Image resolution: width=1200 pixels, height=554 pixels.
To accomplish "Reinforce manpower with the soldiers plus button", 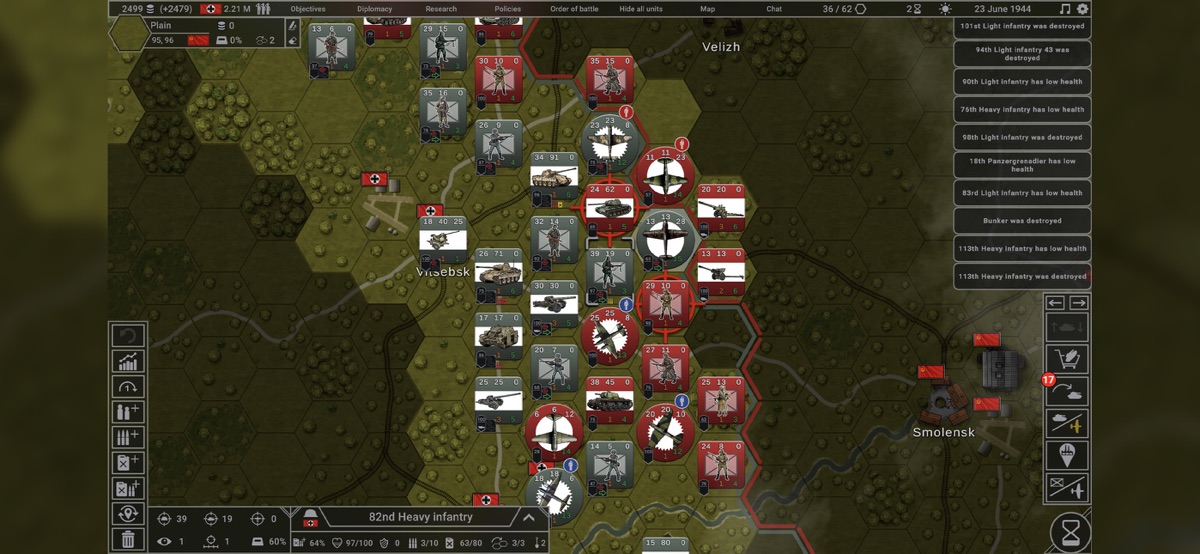I will [x=129, y=412].
